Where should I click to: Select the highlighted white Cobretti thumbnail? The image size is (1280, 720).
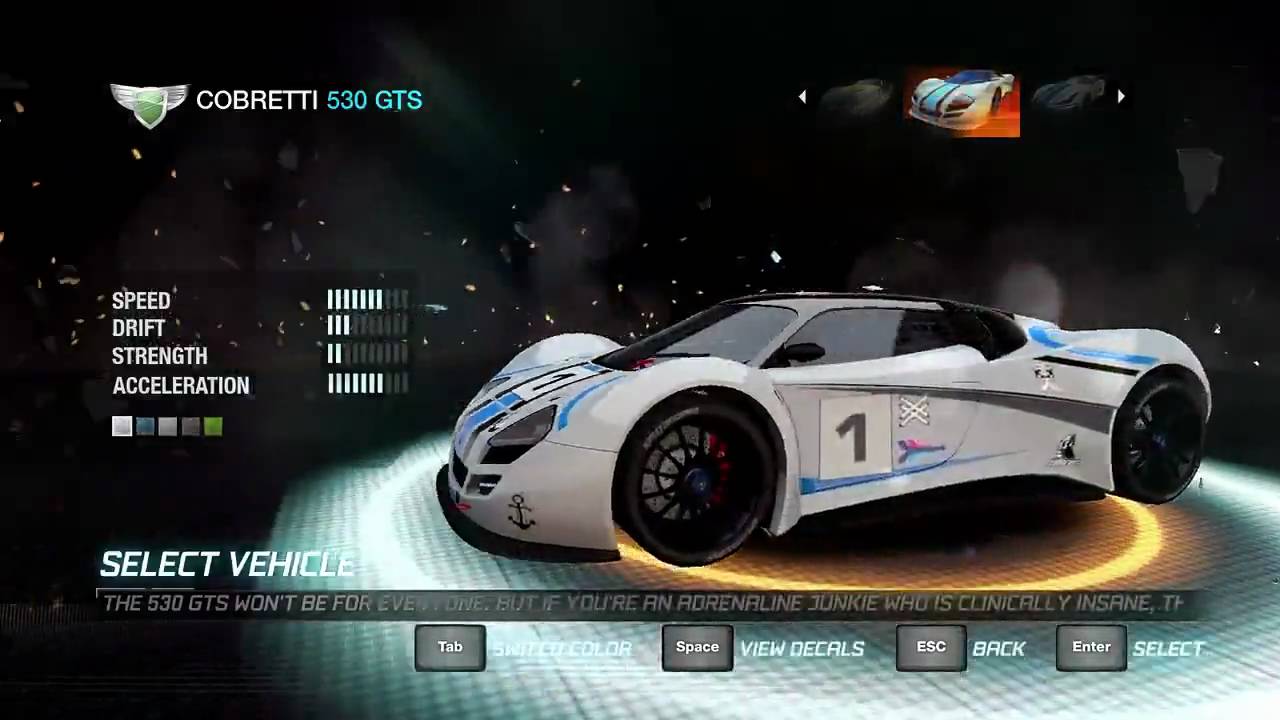click(x=962, y=102)
